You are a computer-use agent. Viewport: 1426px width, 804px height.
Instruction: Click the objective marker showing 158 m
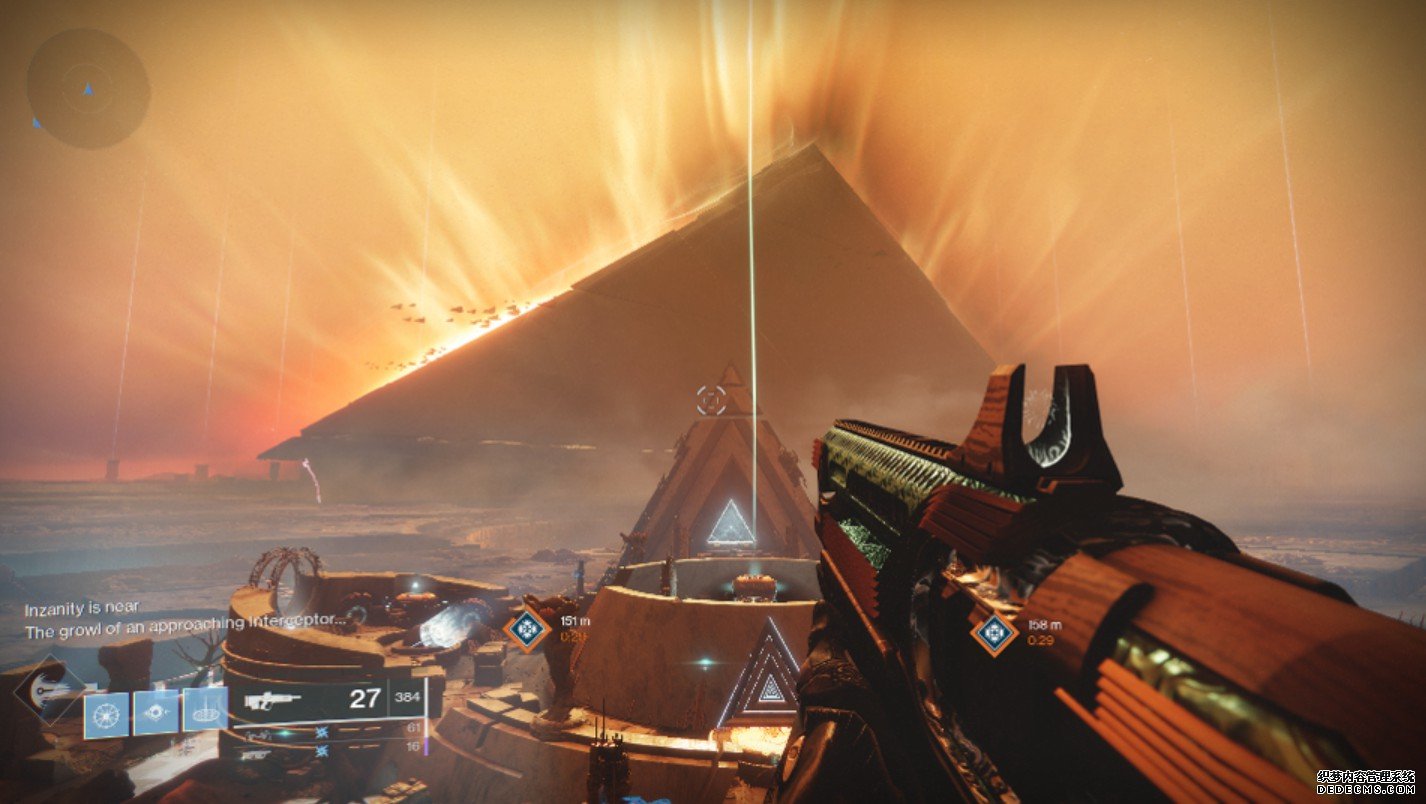coord(994,632)
